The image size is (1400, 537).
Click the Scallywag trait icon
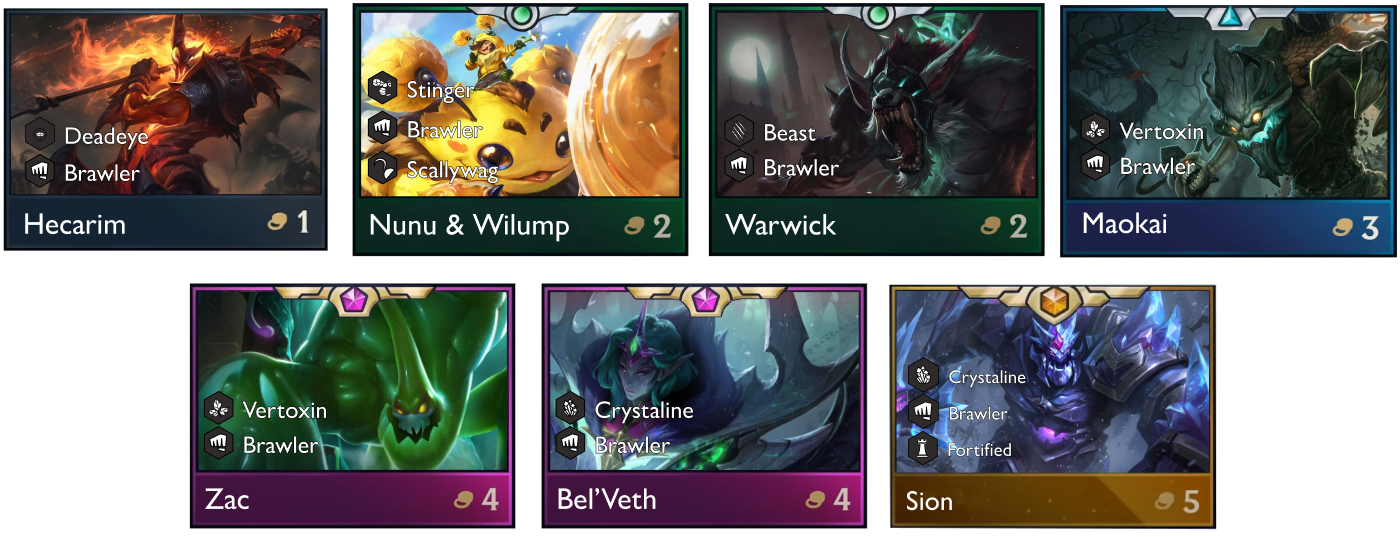pos(383,169)
